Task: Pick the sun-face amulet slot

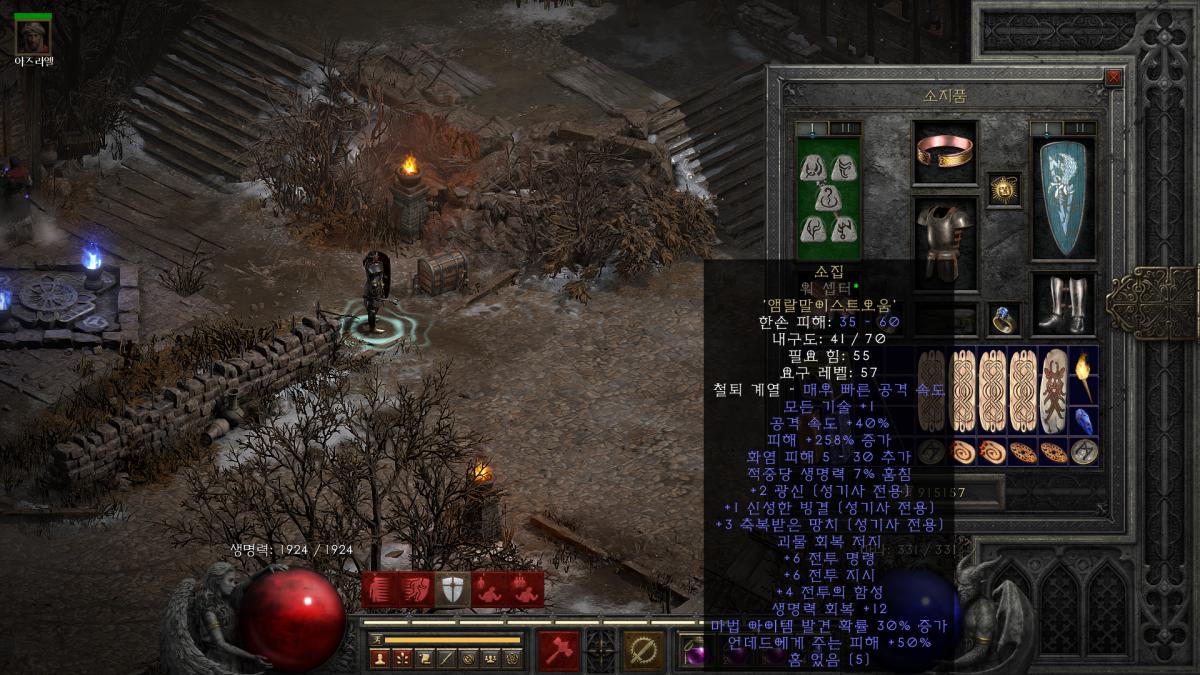Action: click(x=1004, y=188)
